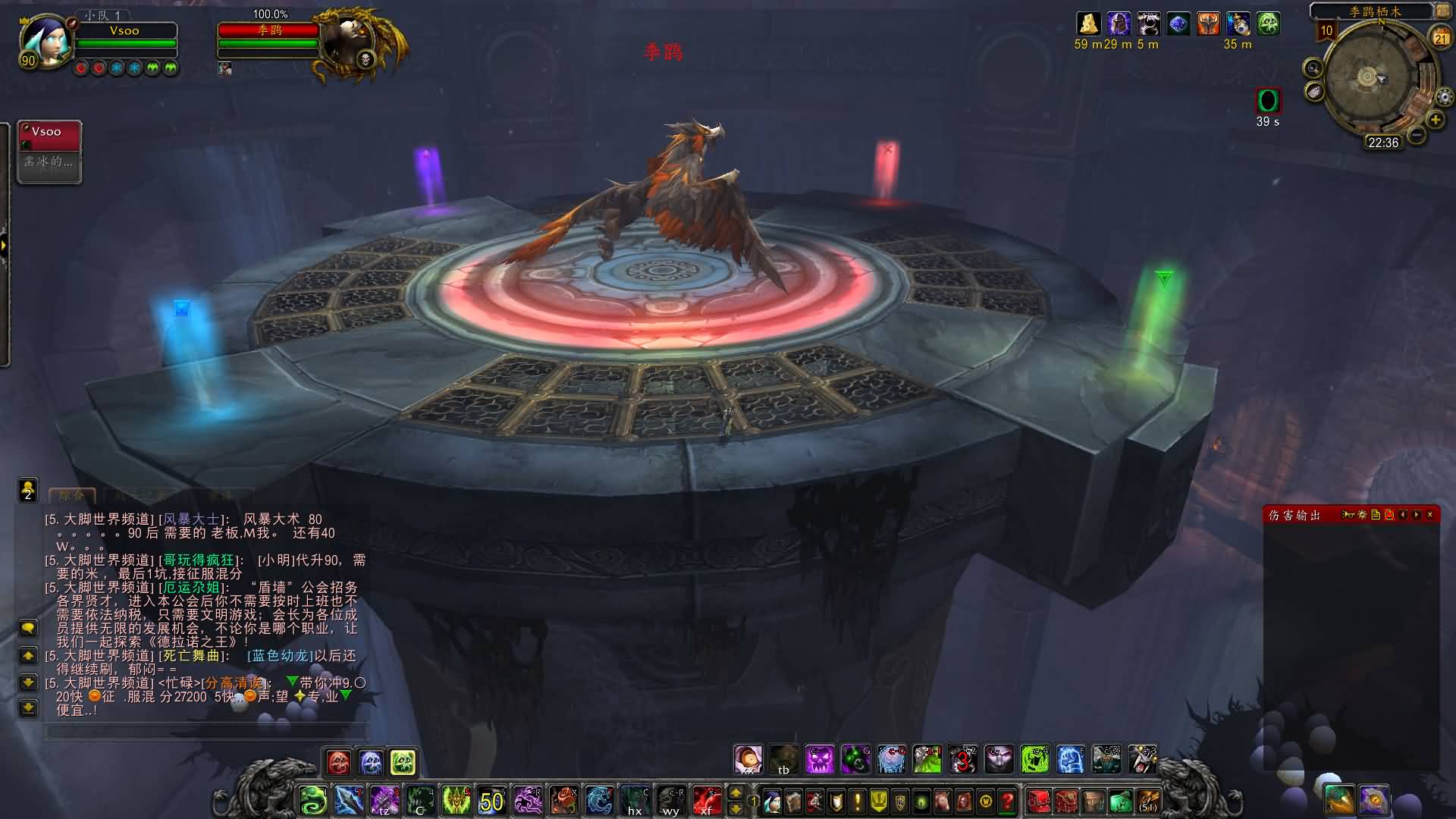
Task: Switch to the red skull presence
Action: pyautogui.click(x=338, y=762)
